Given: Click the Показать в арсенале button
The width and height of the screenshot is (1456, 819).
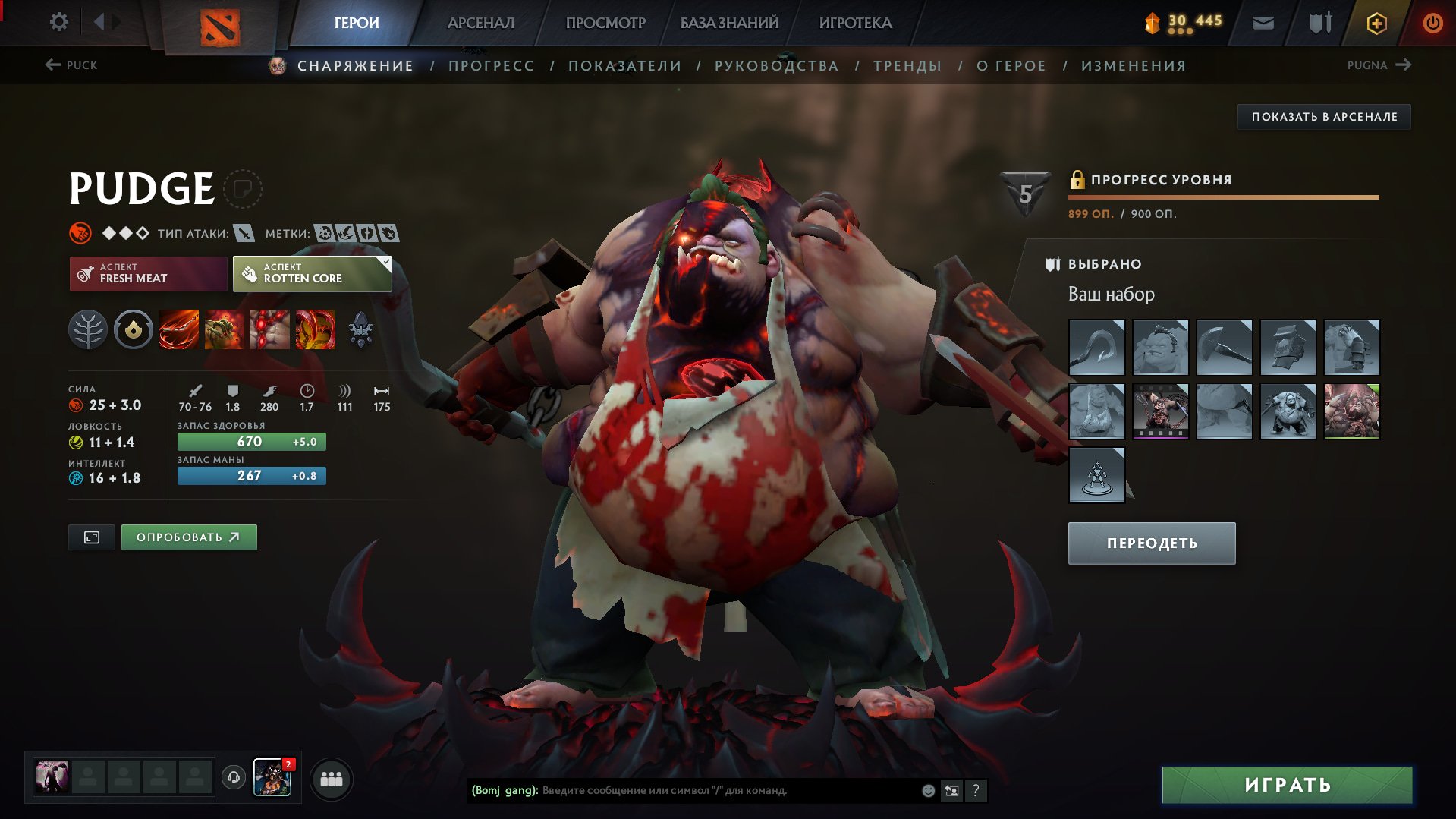Looking at the screenshot, I should click(1324, 117).
